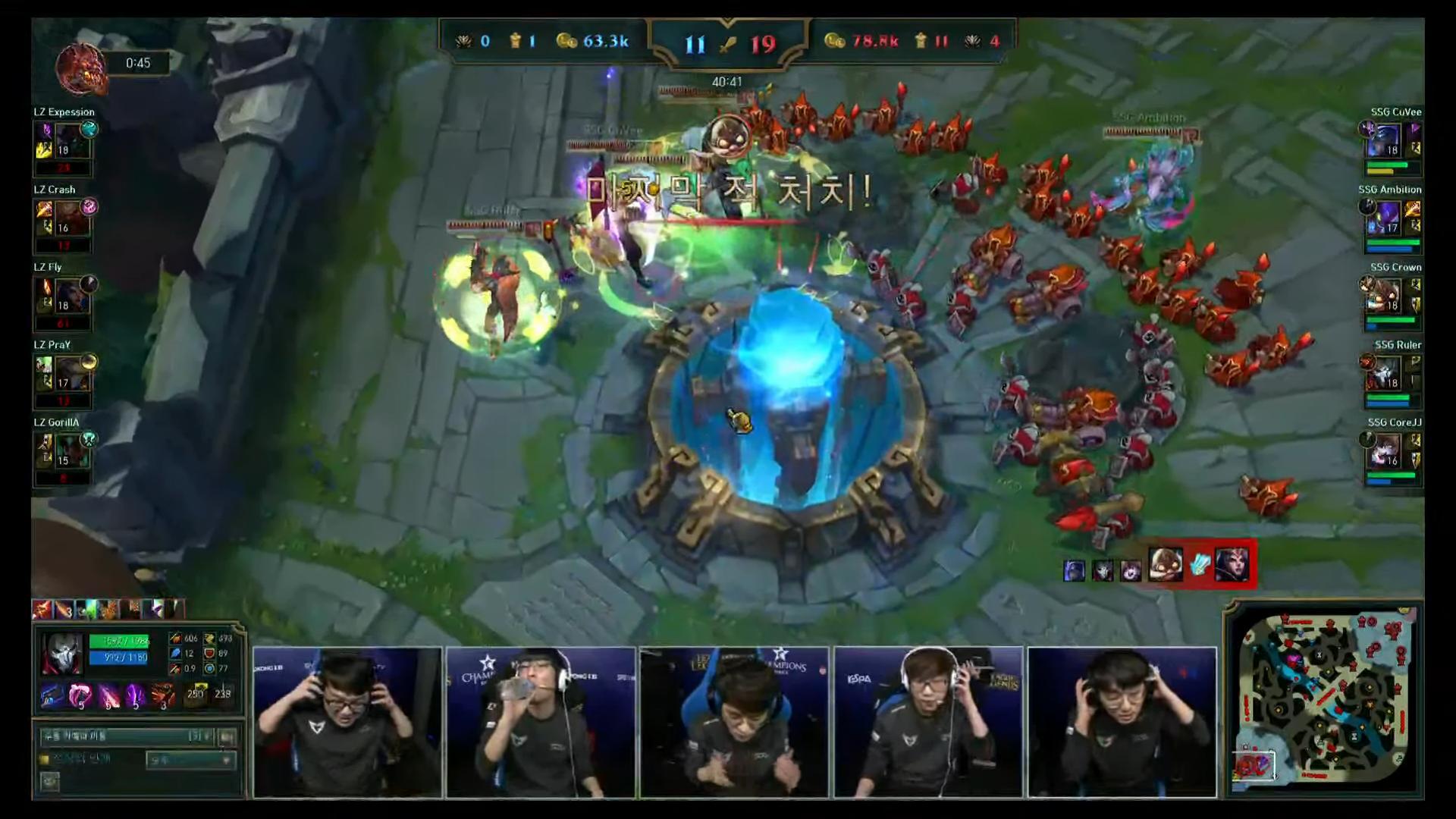The width and height of the screenshot is (1456, 819).
Task: Click the Cassiopeia victim portrait in kill feed
Action: click(x=1232, y=566)
